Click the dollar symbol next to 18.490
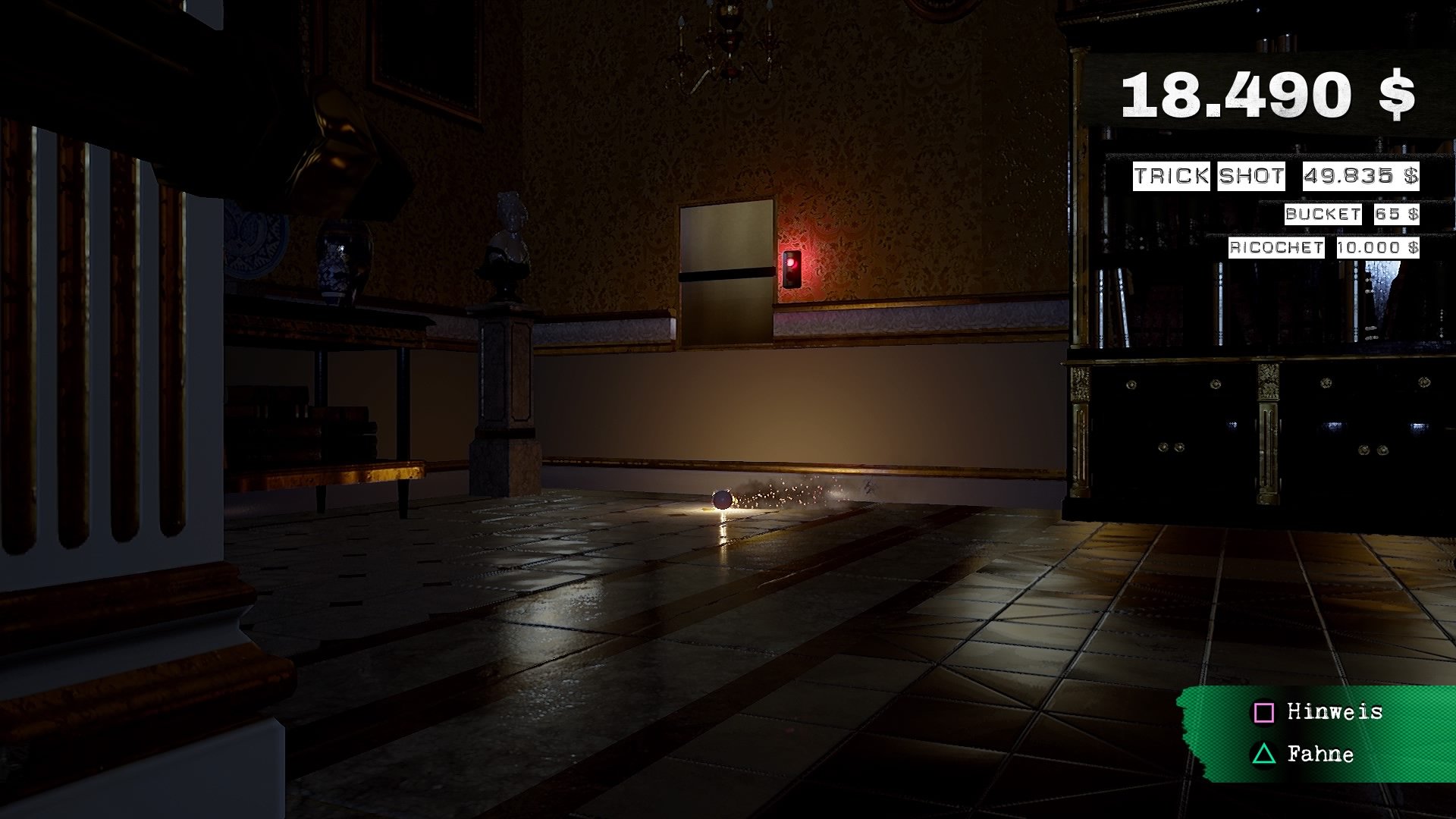Image resolution: width=1456 pixels, height=819 pixels. [1397, 93]
